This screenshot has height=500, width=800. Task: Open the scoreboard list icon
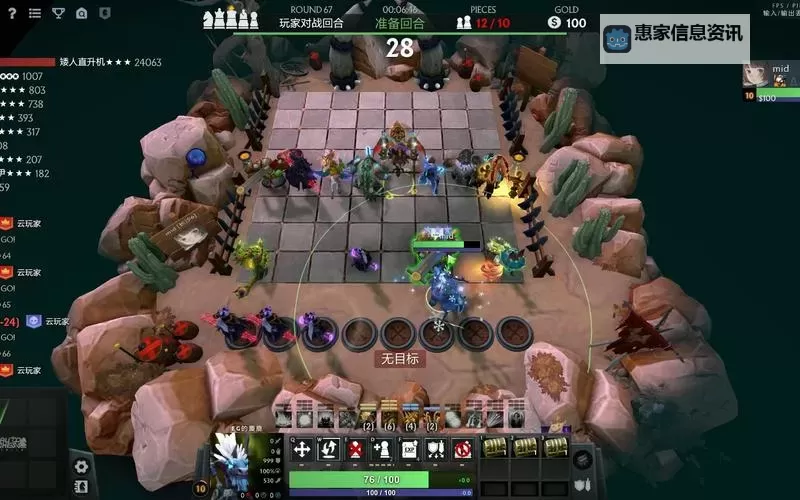[x=35, y=13]
